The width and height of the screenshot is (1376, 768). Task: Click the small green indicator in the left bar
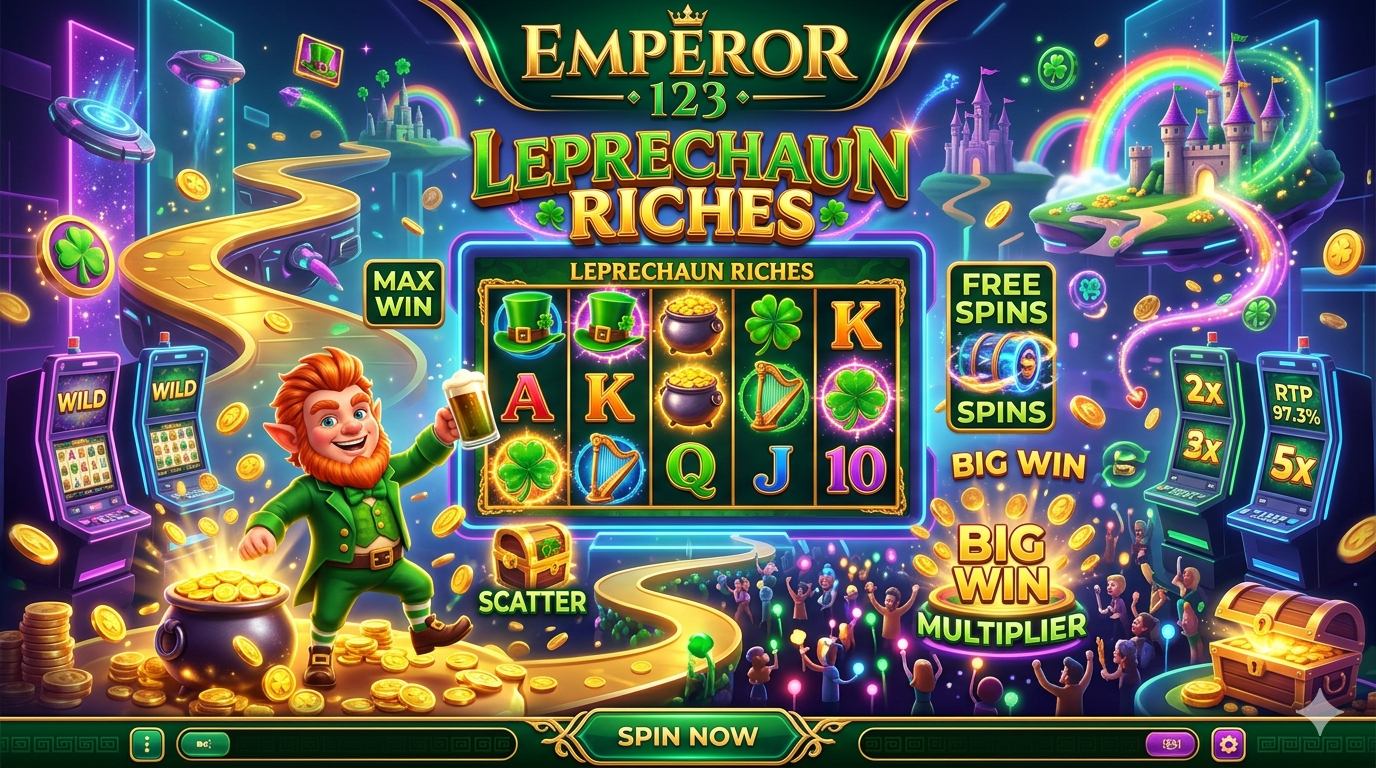(x=205, y=743)
